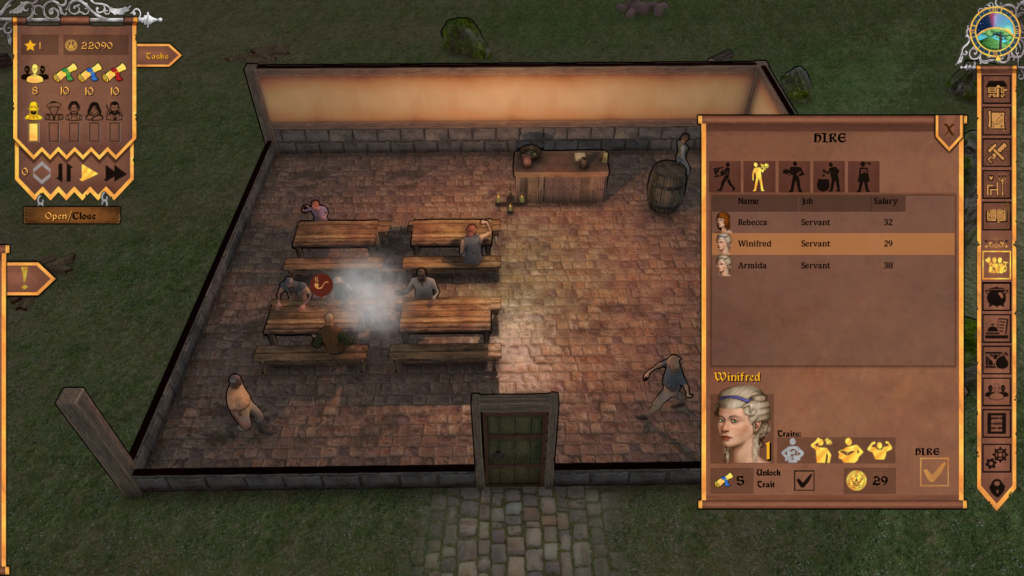Tick the Unlock Trait checkbox
This screenshot has width=1024, height=576.
(803, 481)
